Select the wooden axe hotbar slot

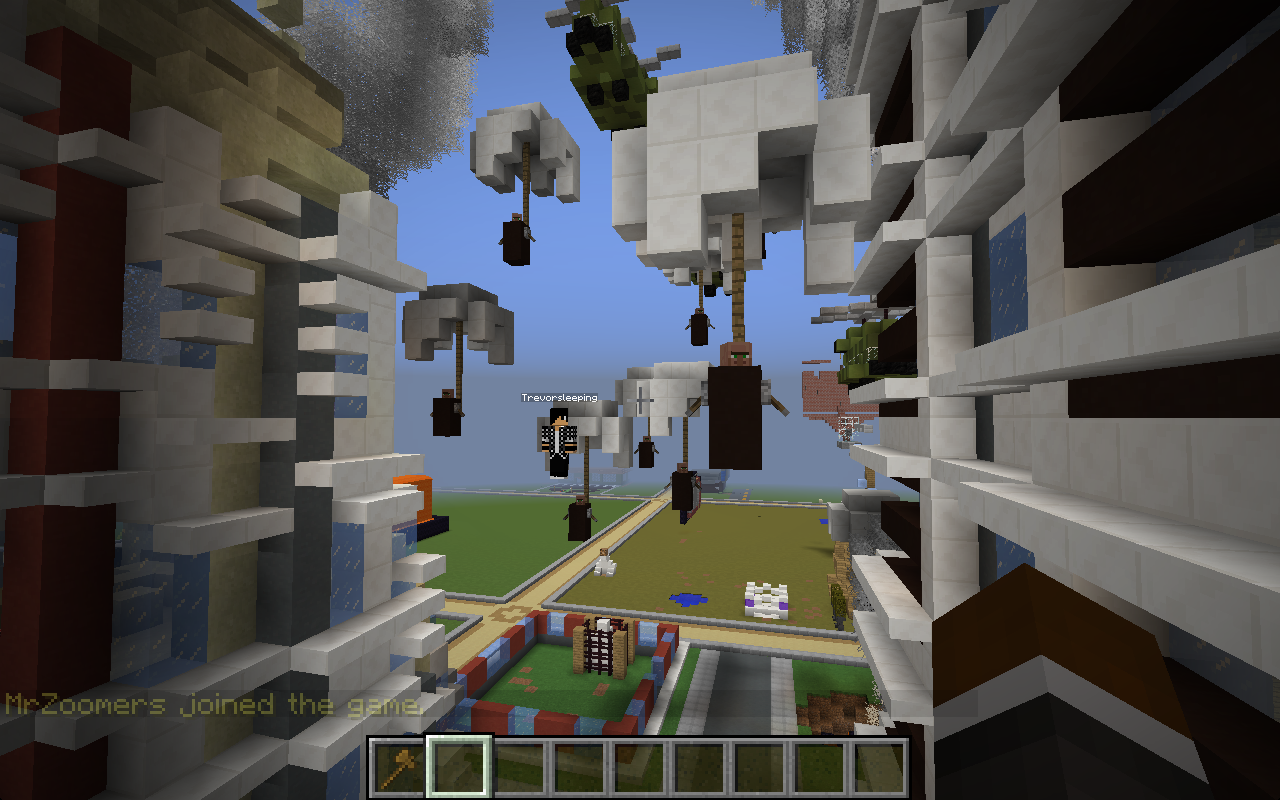click(x=399, y=768)
